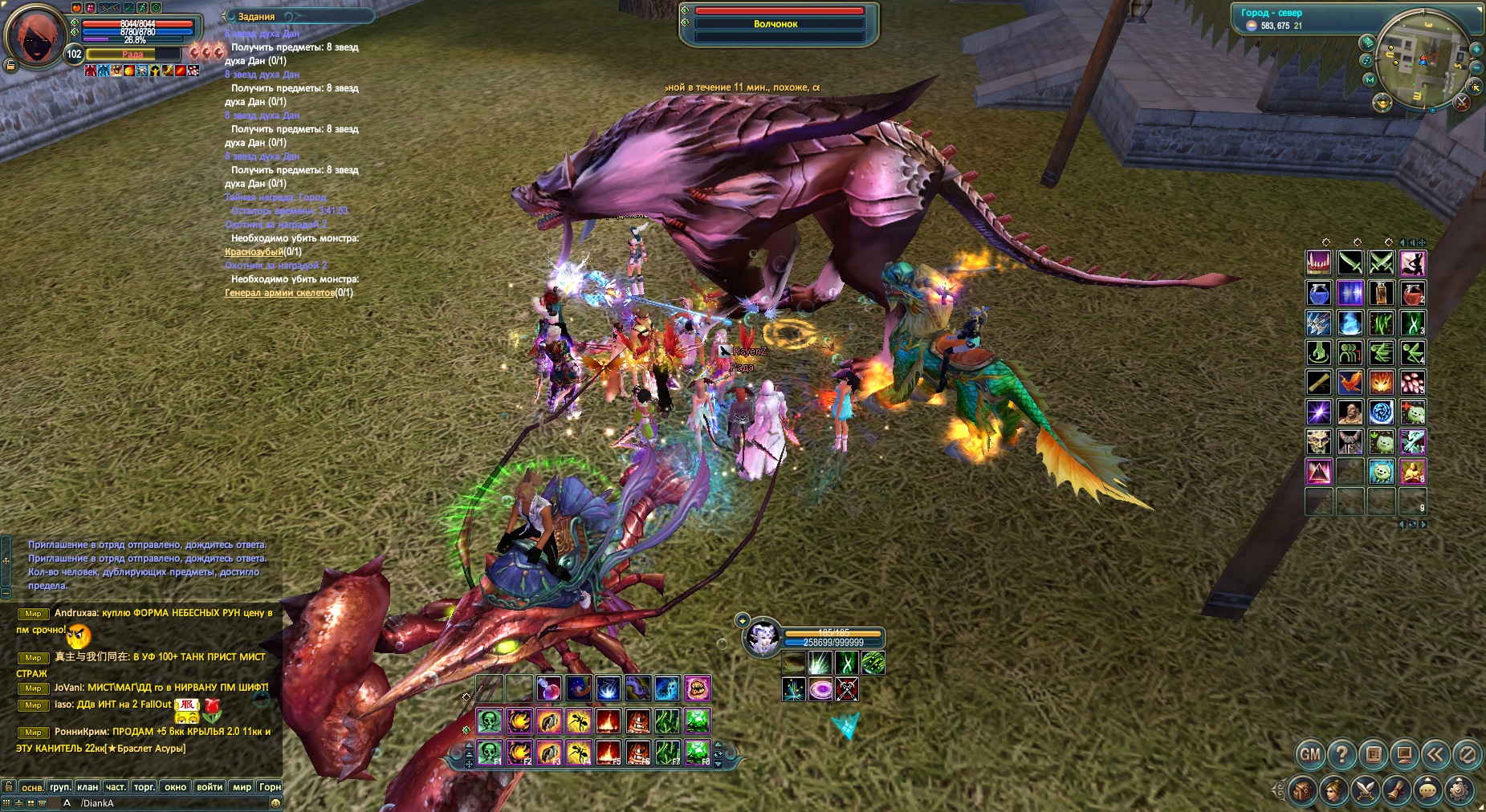The image size is (1486, 812).
Task: Switch to the клан chat tab
Action: click(88, 787)
